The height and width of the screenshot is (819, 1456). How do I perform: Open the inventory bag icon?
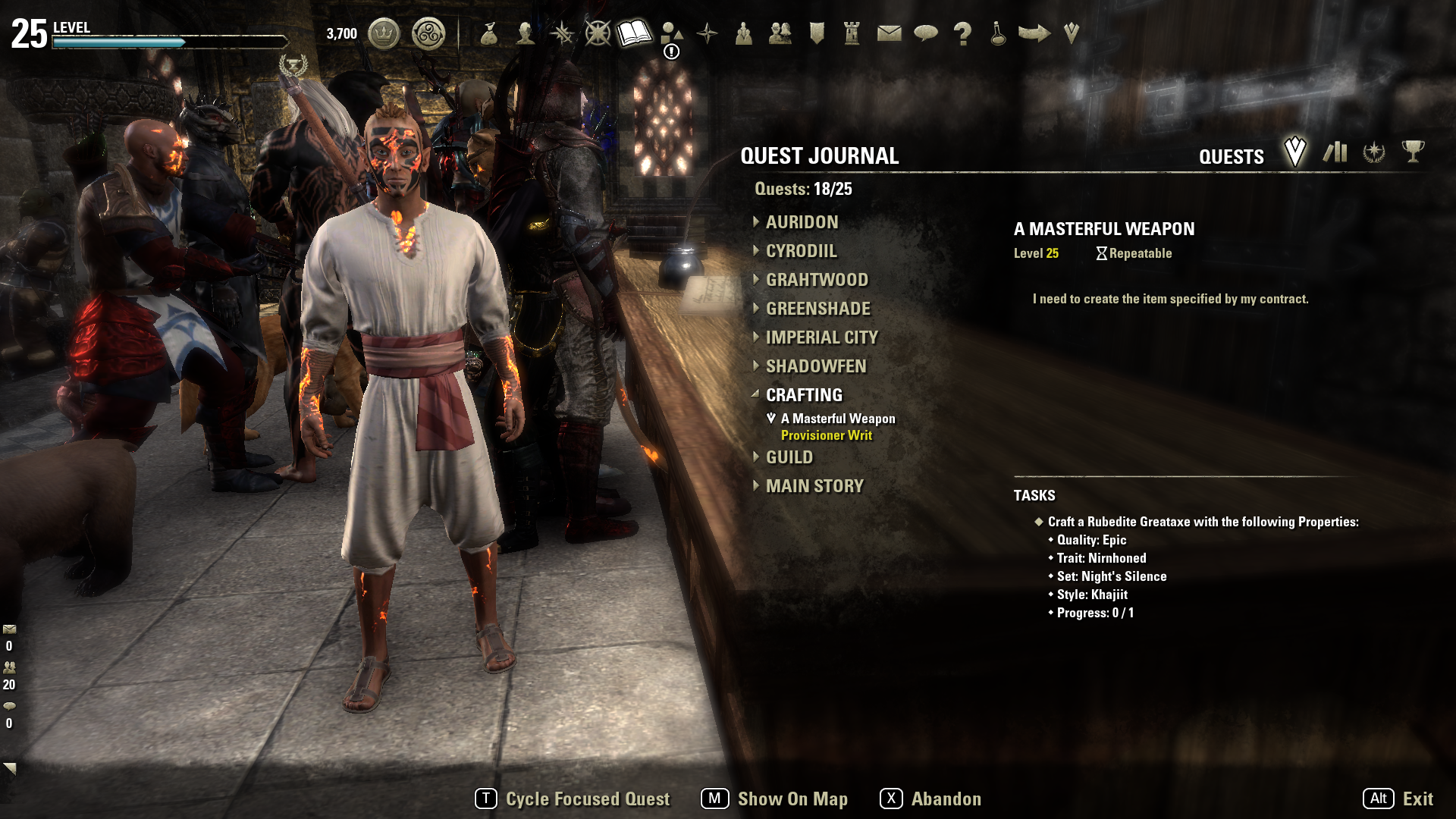[489, 33]
